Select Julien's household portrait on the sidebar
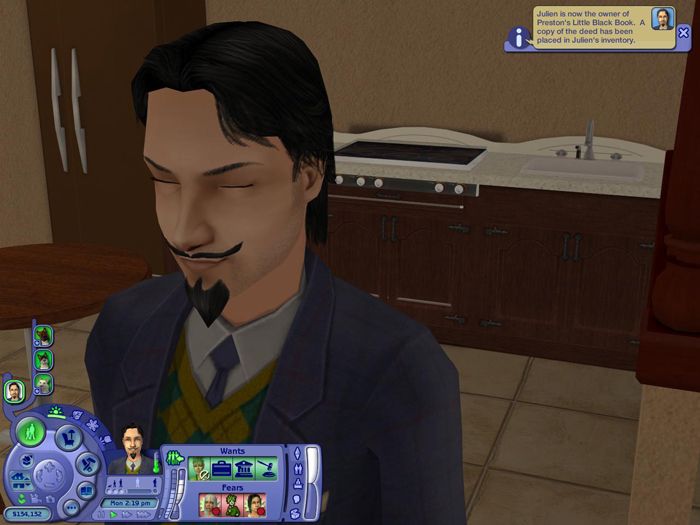Viewport: 700px width, 525px height. (14, 391)
